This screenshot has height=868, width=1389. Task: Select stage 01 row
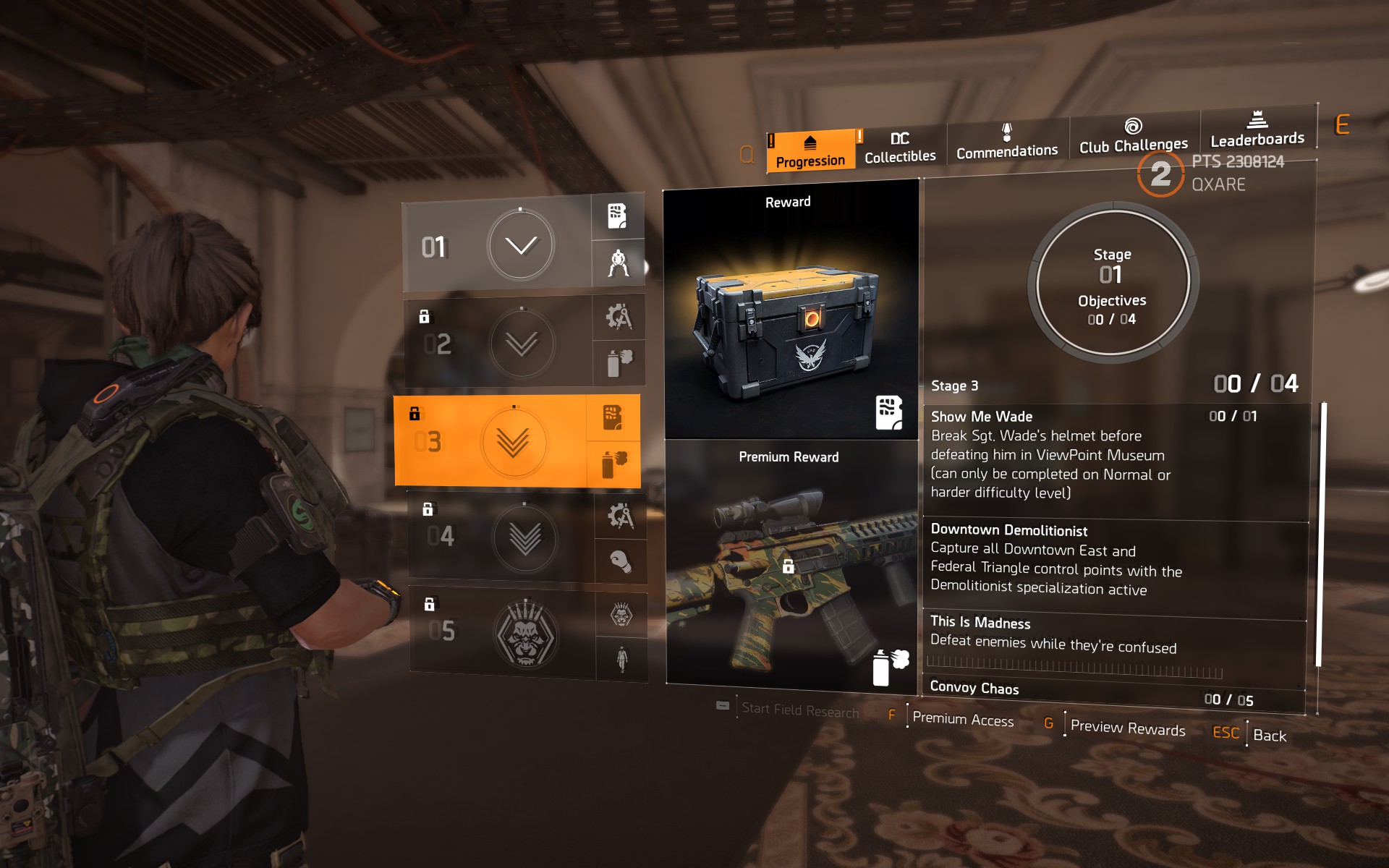click(498, 245)
